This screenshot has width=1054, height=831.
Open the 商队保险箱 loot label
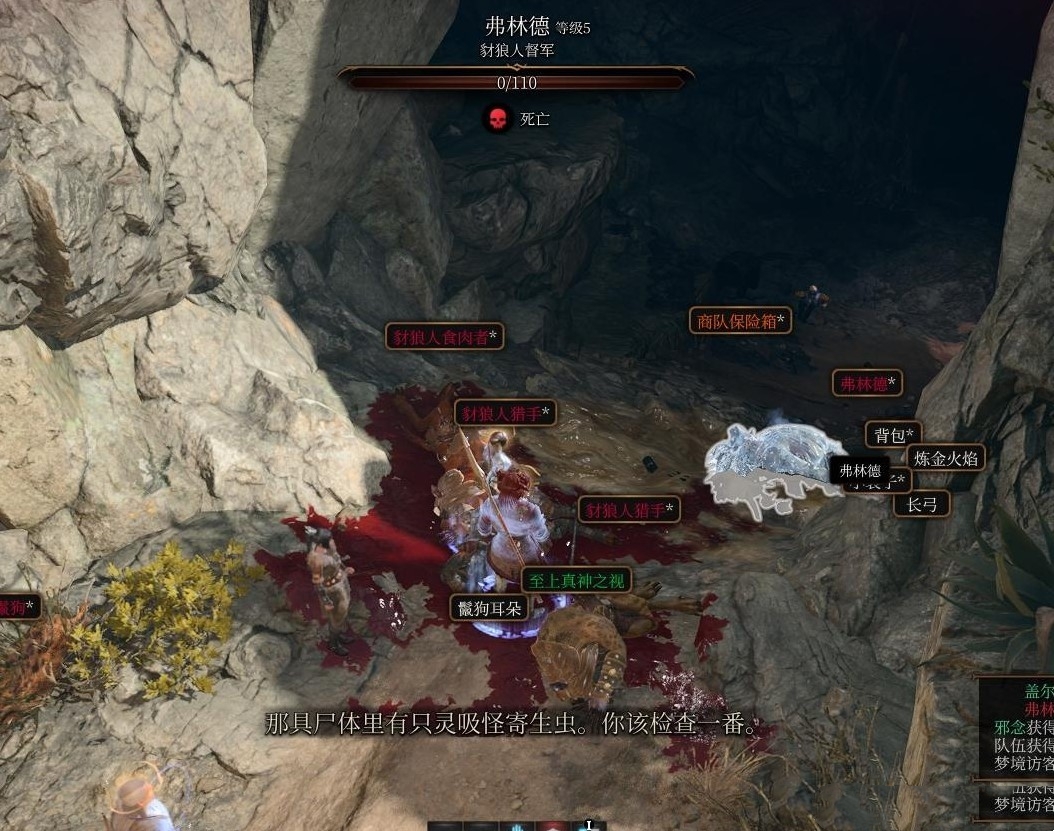[x=740, y=321]
